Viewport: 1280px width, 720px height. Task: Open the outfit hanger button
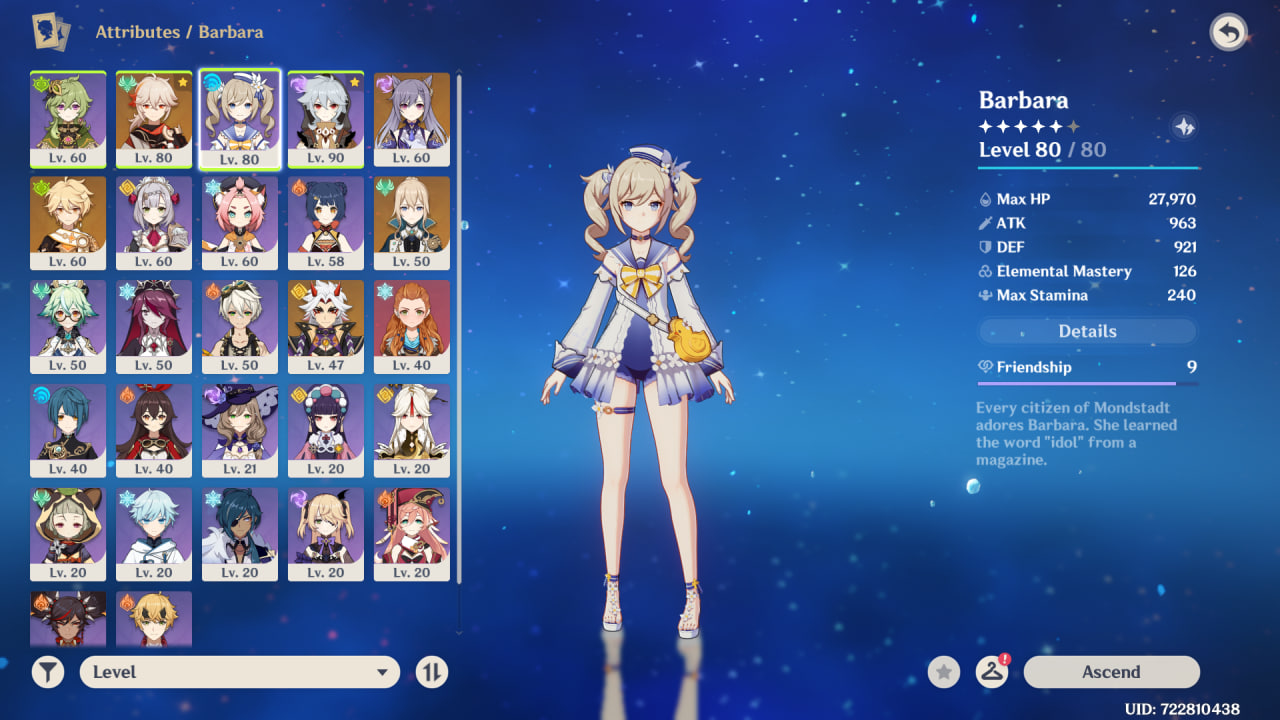coord(991,672)
